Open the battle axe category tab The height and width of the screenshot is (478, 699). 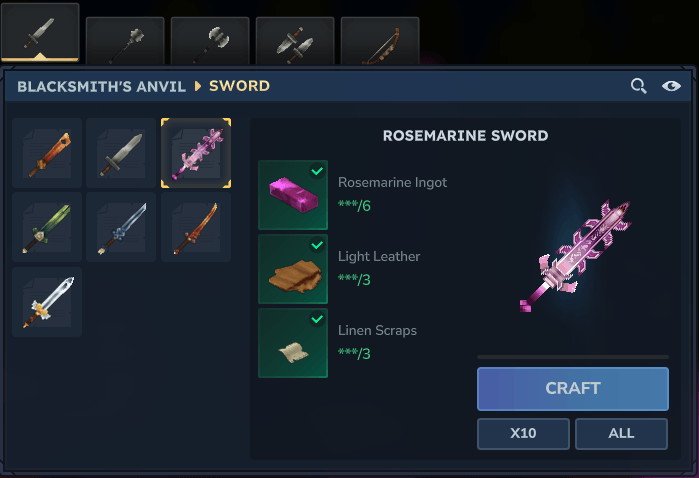point(210,40)
